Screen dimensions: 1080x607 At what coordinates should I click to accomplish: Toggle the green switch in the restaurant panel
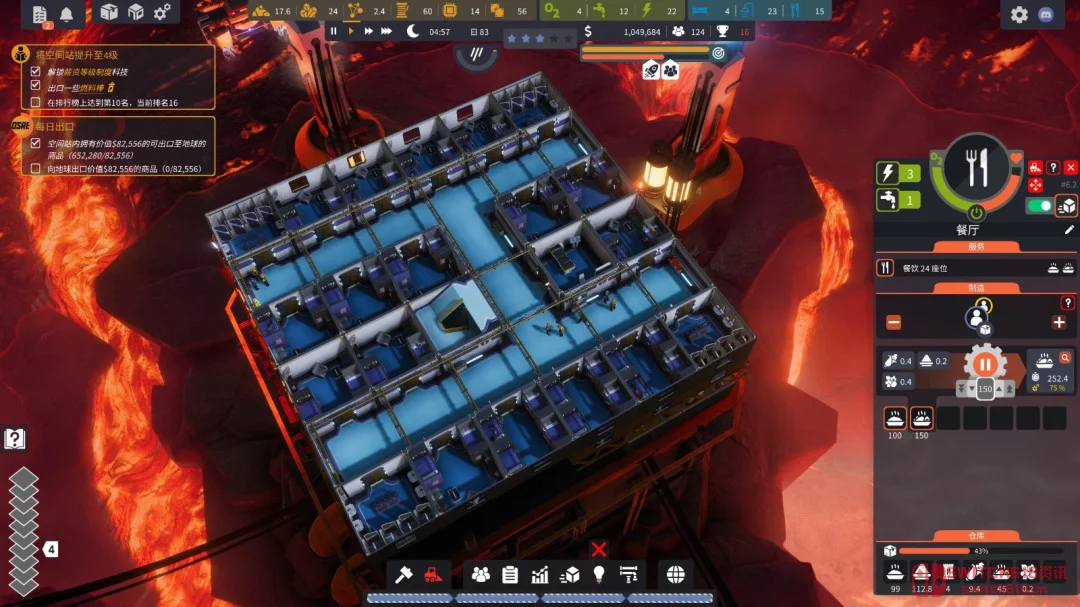click(x=1041, y=205)
